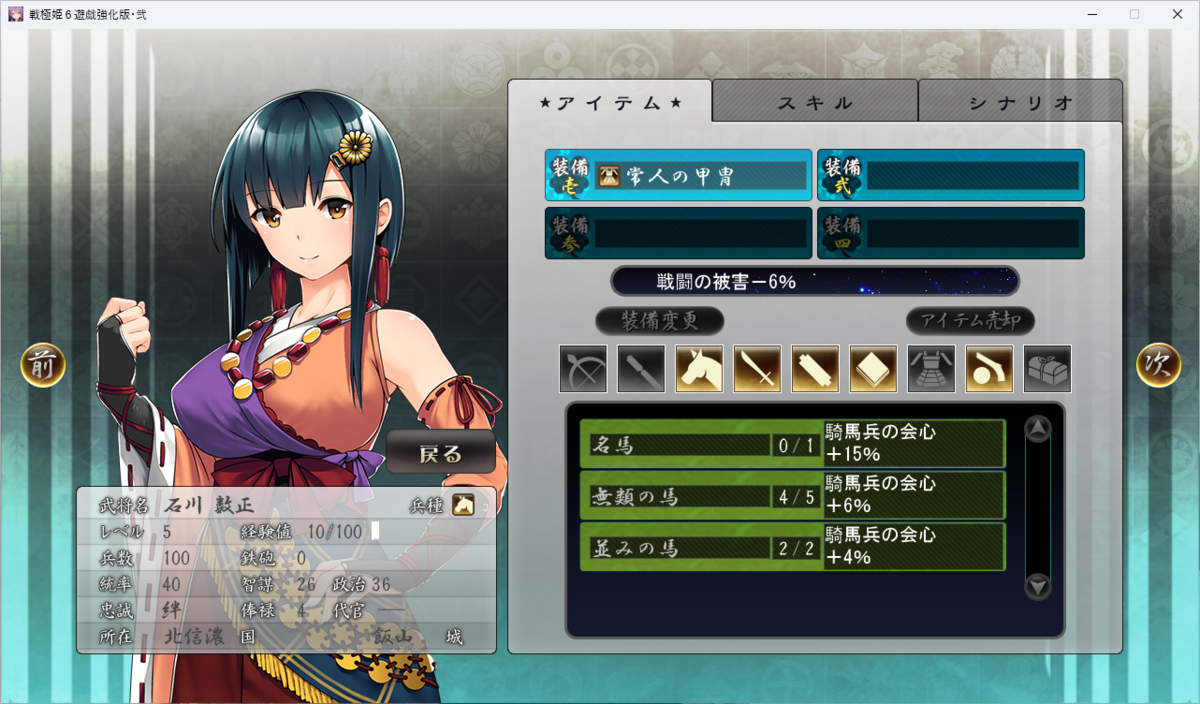
Task: Open the シナリオ tab
Action: click(x=1020, y=102)
